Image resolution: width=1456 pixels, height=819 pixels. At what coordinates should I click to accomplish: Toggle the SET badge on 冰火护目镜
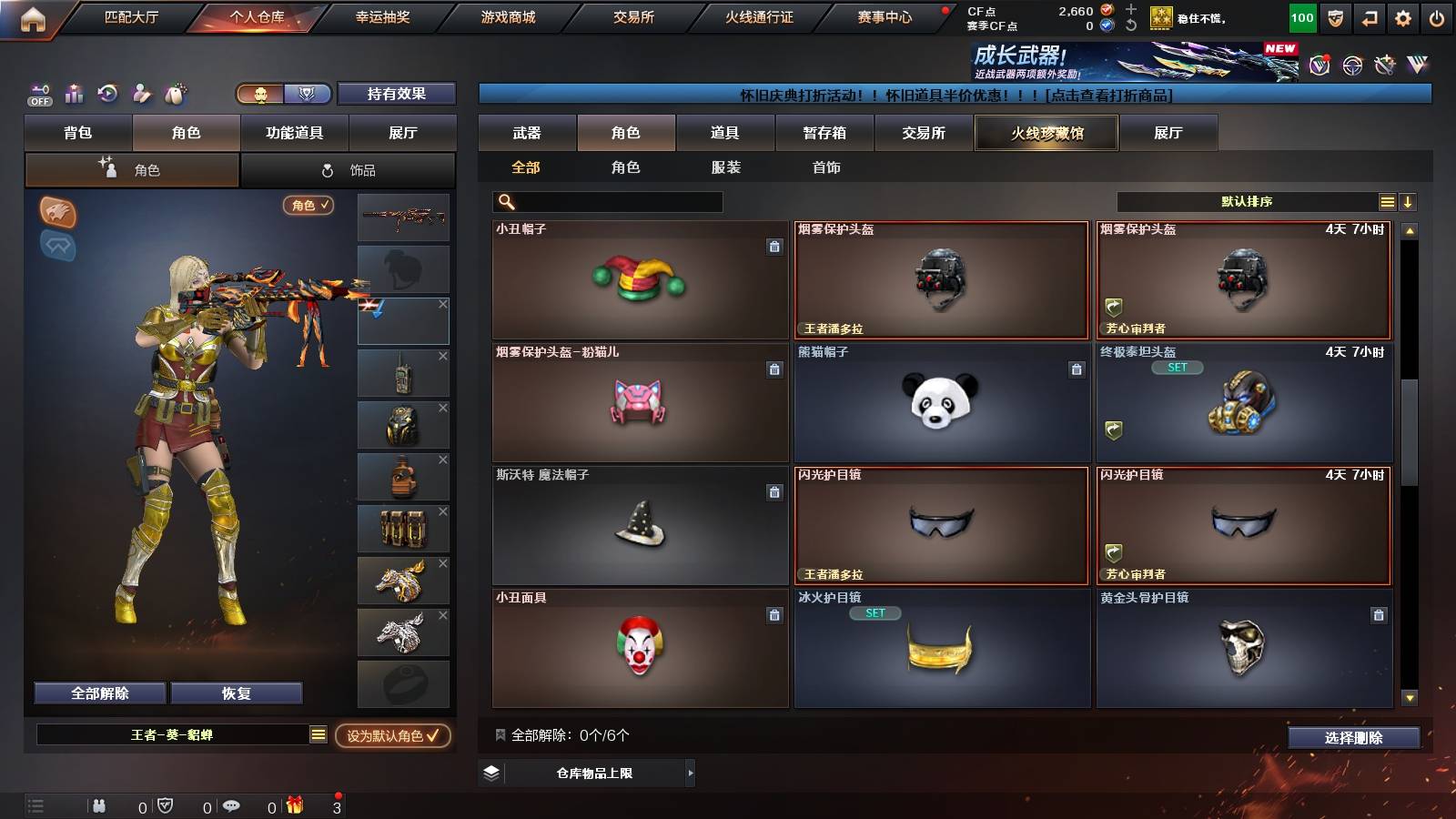(x=875, y=612)
